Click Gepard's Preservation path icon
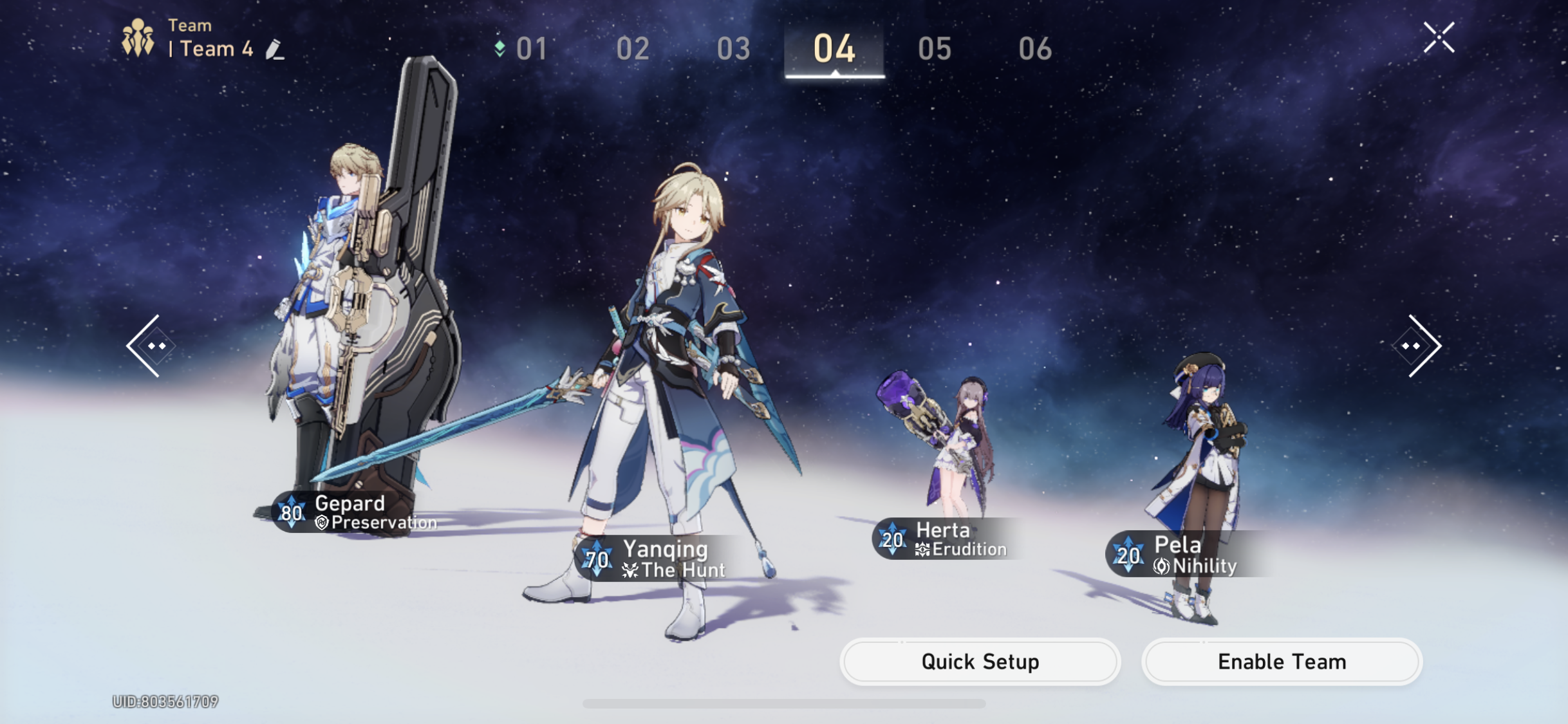 click(321, 523)
